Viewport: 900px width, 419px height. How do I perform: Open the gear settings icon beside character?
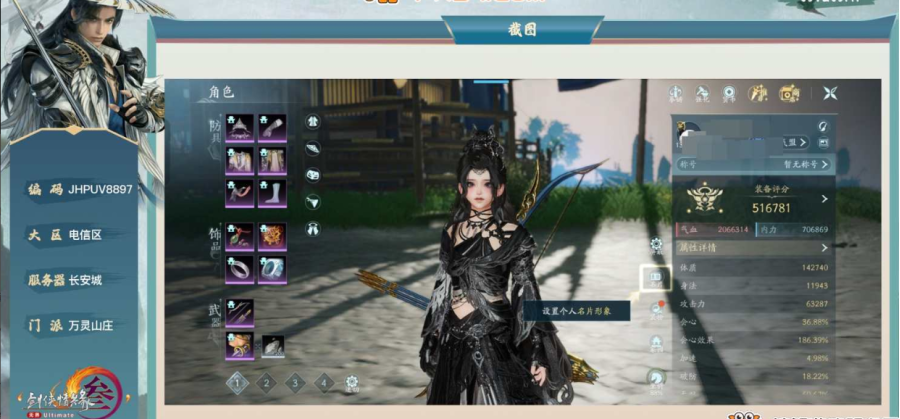click(x=656, y=243)
